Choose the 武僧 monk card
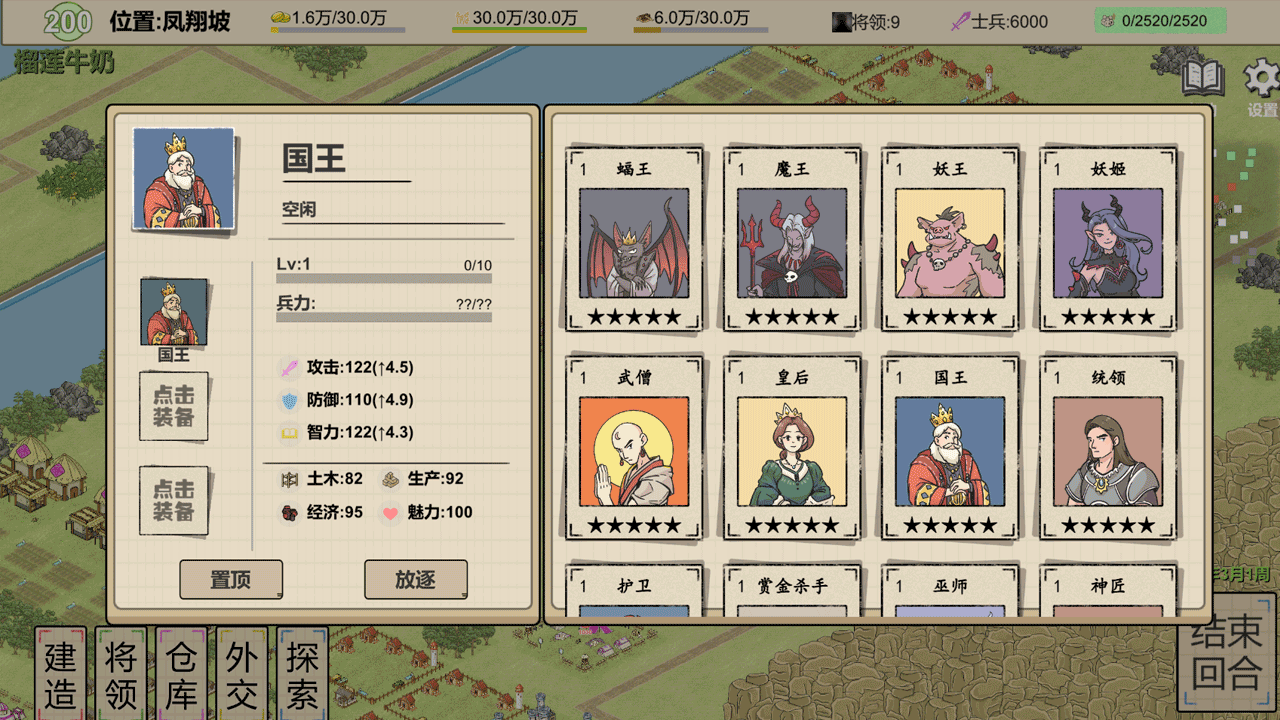Viewport: 1280px width, 720px height. pos(634,449)
